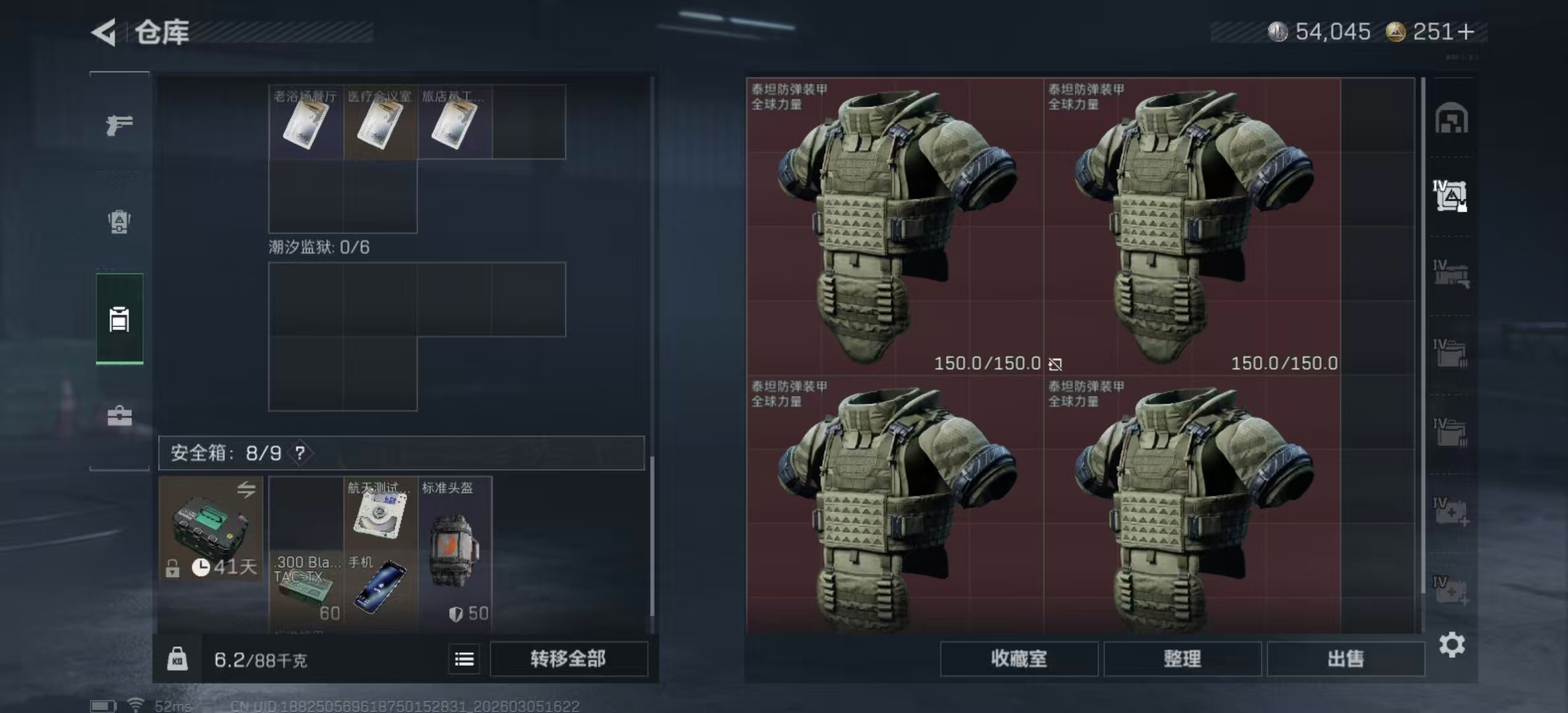1568x713 pixels.
Task: Open the 安全箱 8/9 help question mark
Action: [x=300, y=454]
